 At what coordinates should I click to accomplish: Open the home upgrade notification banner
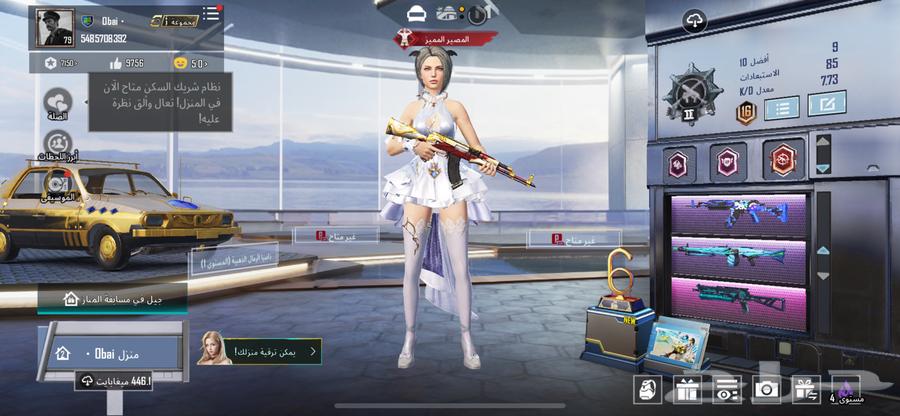(260, 351)
